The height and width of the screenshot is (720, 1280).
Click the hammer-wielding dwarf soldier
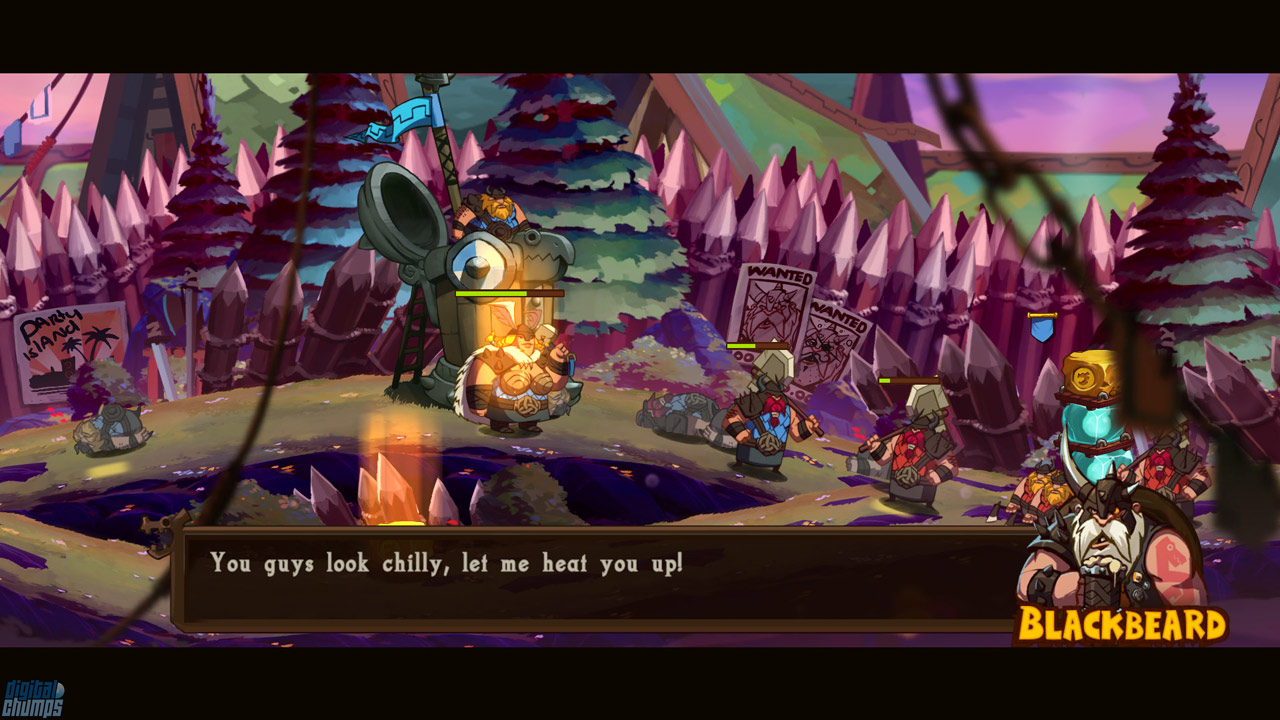(770, 420)
